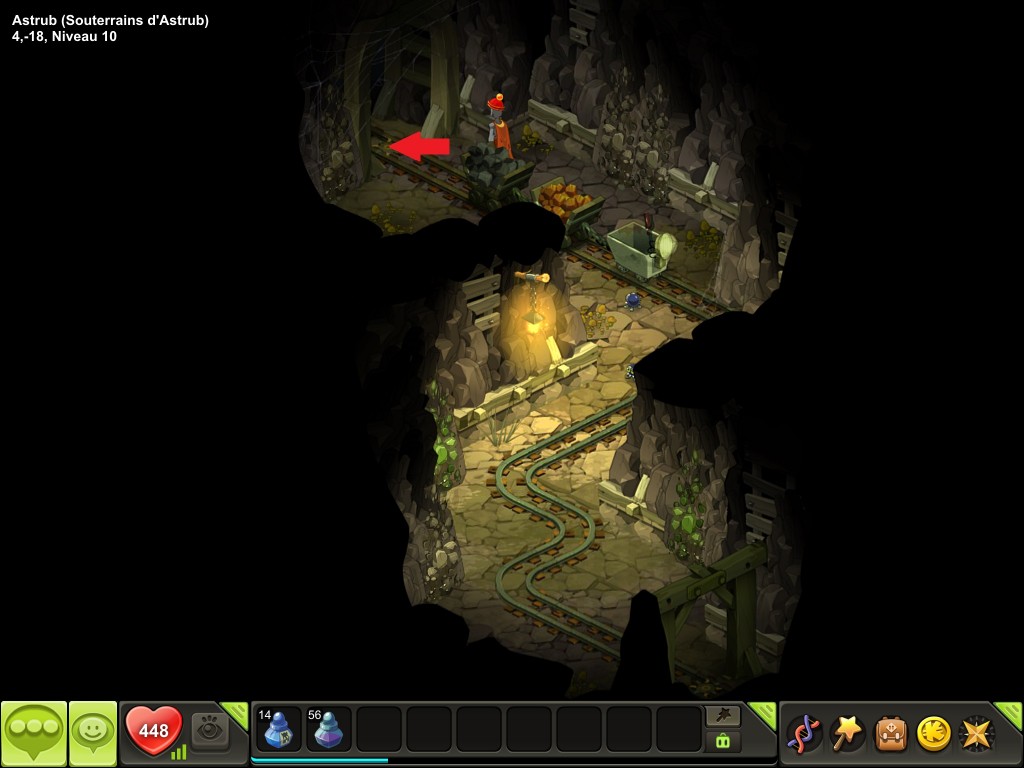The image size is (1024, 768).
Task: Open the gold kama coin shop
Action: click(933, 733)
